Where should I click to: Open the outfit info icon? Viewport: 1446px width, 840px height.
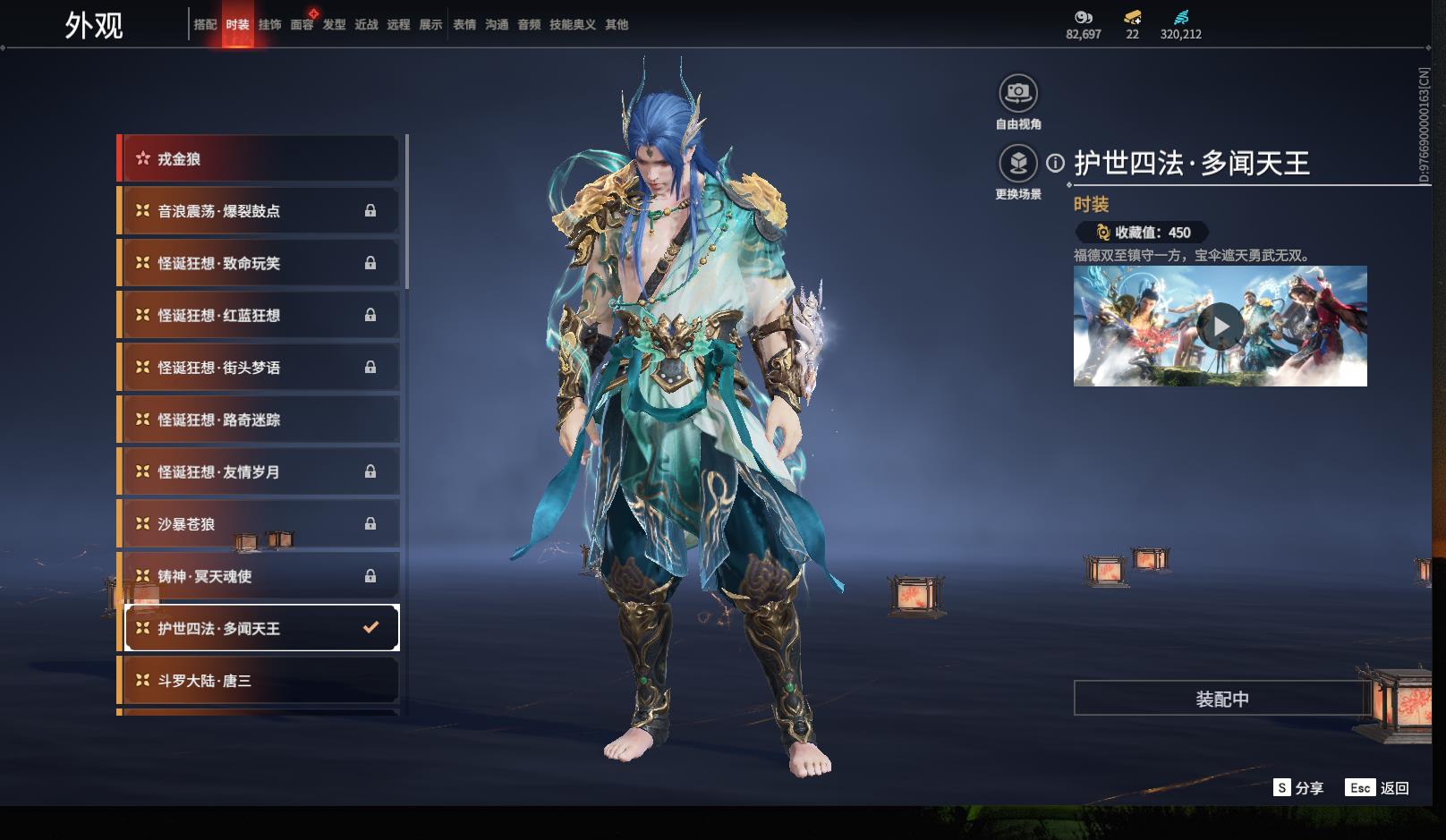1056,163
